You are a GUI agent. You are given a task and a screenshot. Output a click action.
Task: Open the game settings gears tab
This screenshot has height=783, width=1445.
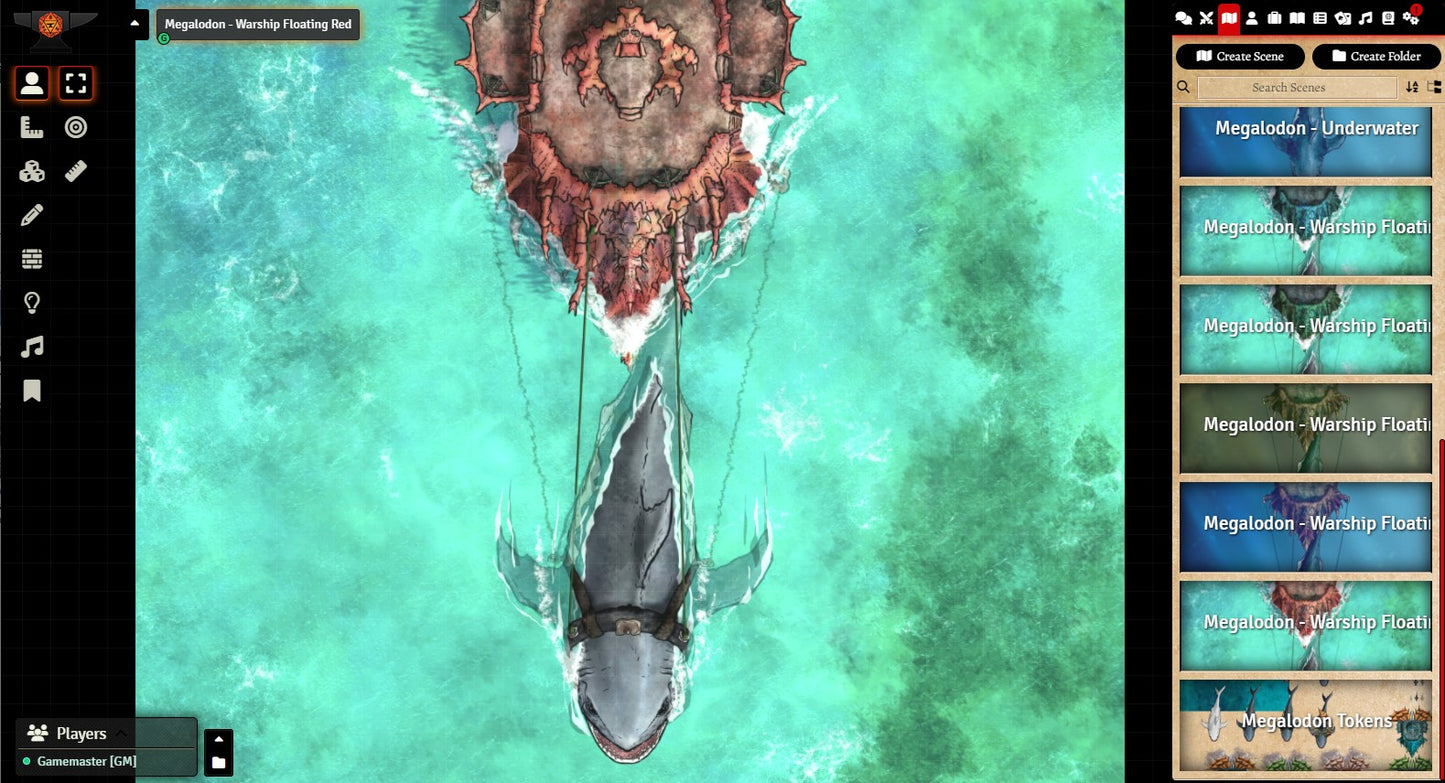point(1411,18)
